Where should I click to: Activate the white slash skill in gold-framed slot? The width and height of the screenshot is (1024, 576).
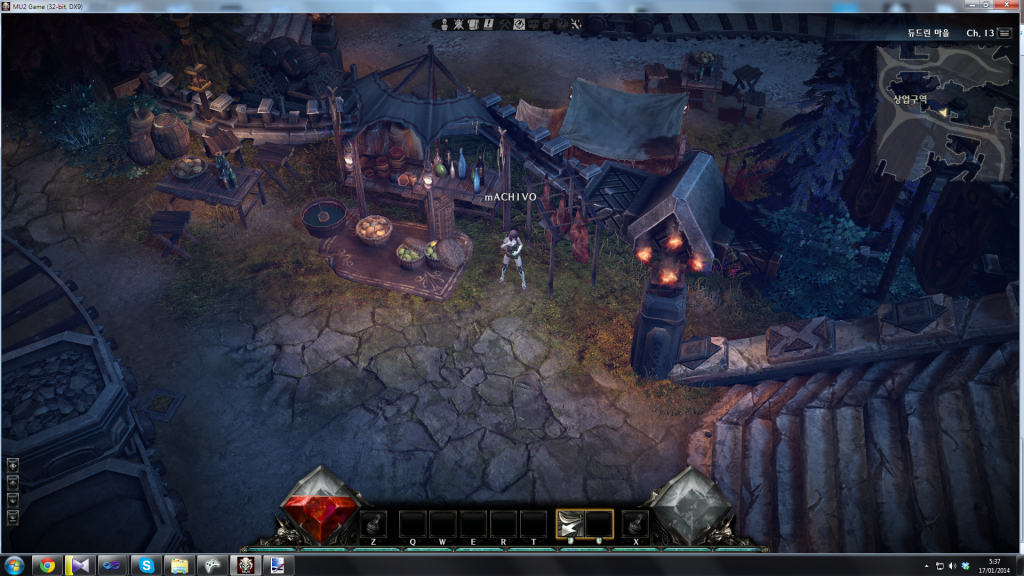pyautogui.click(x=570, y=524)
